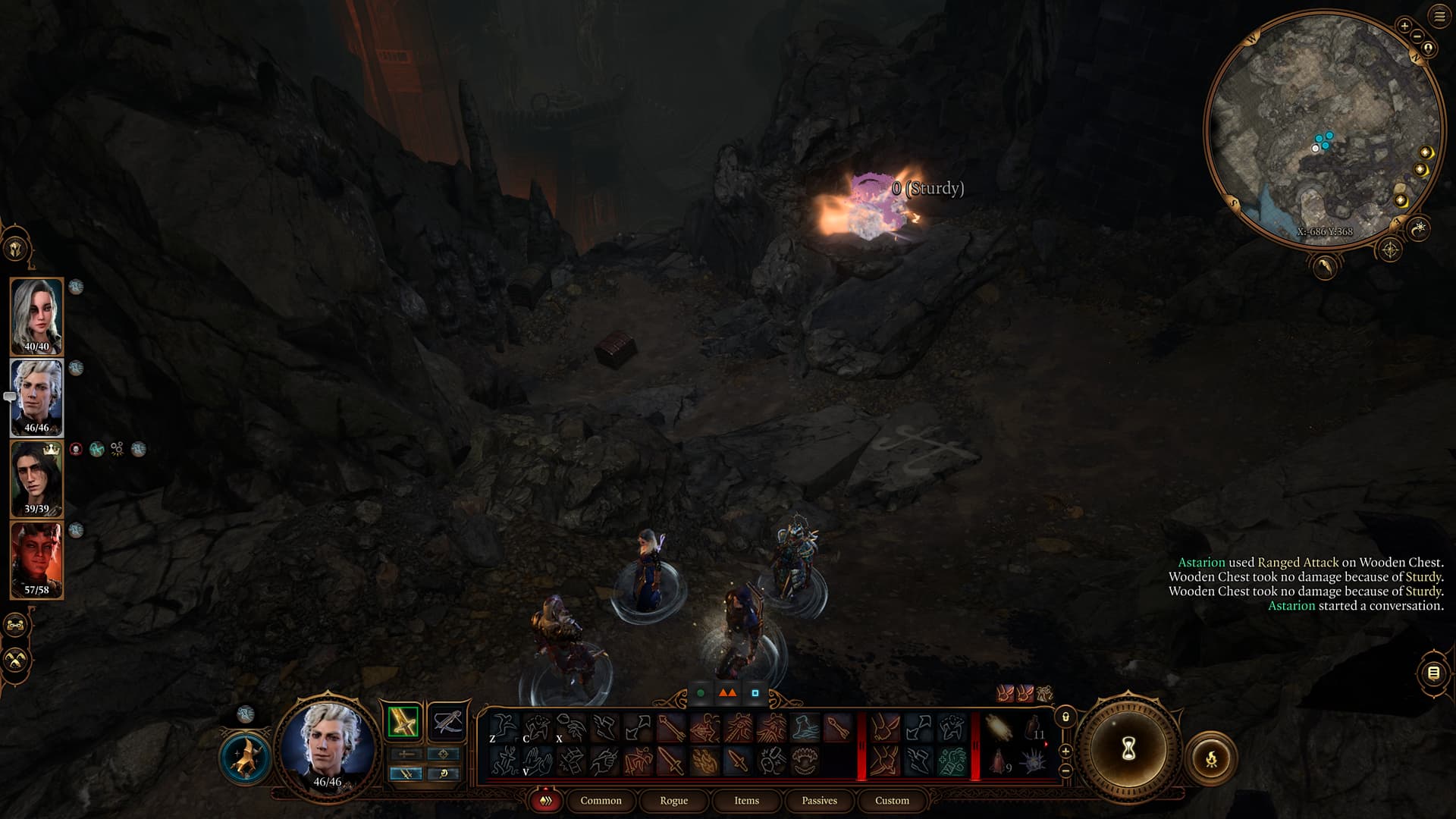The image size is (1456, 819).
Task: Click the hourglass end turn button
Action: 1128,749
